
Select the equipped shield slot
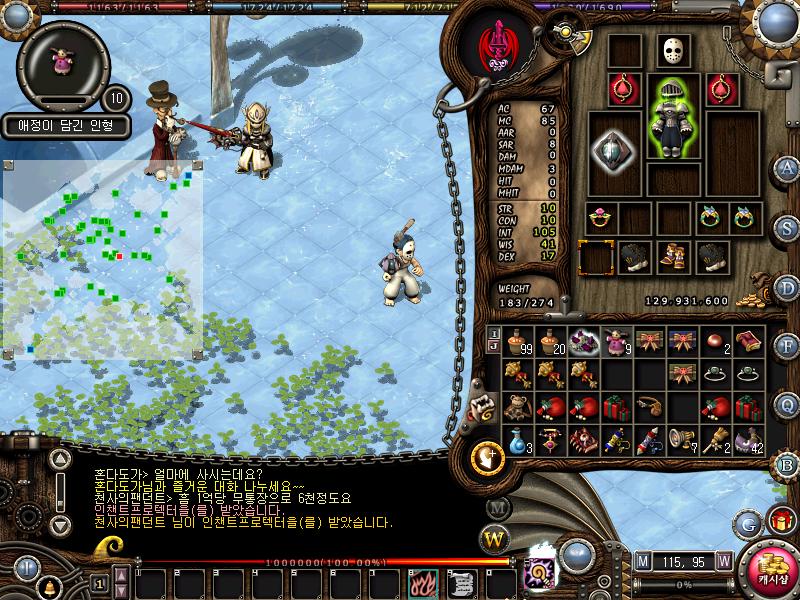[613, 151]
